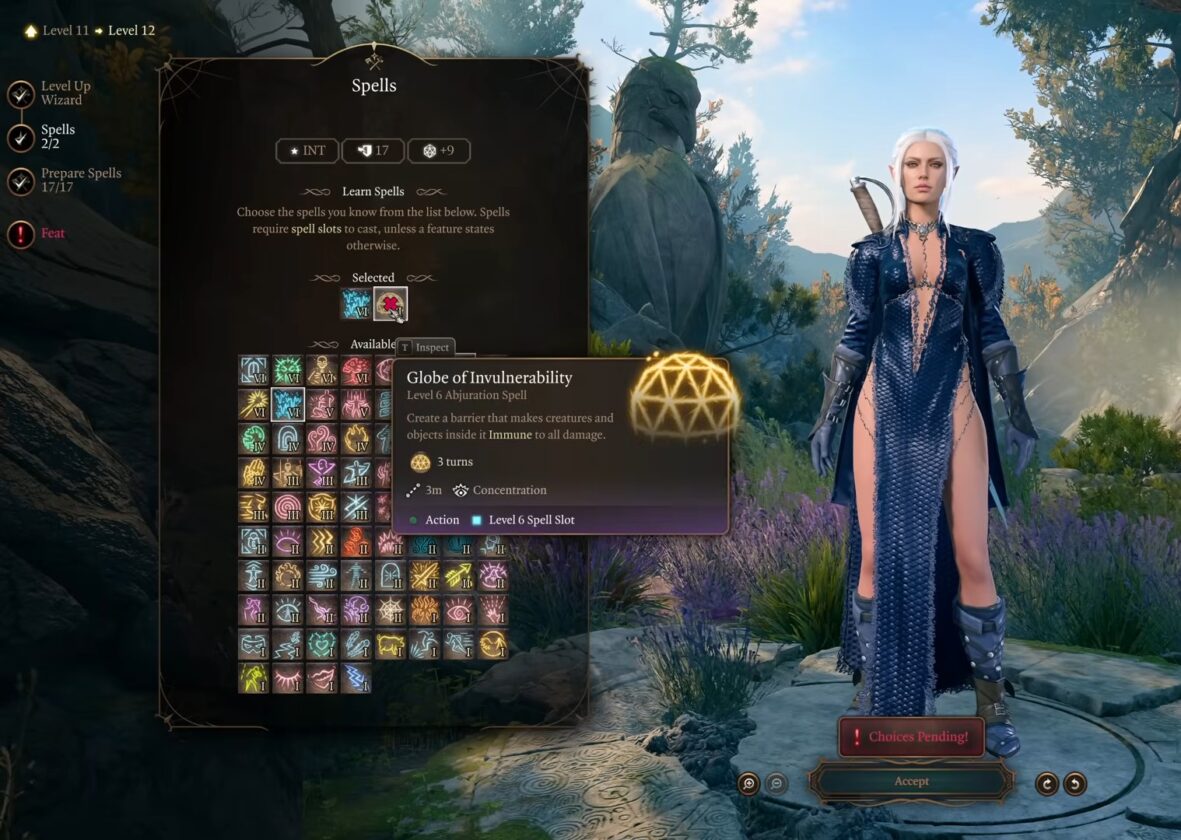Viewport: 1181px width, 840px height.
Task: Choose the yellow pig level I spell
Action: coord(390,644)
